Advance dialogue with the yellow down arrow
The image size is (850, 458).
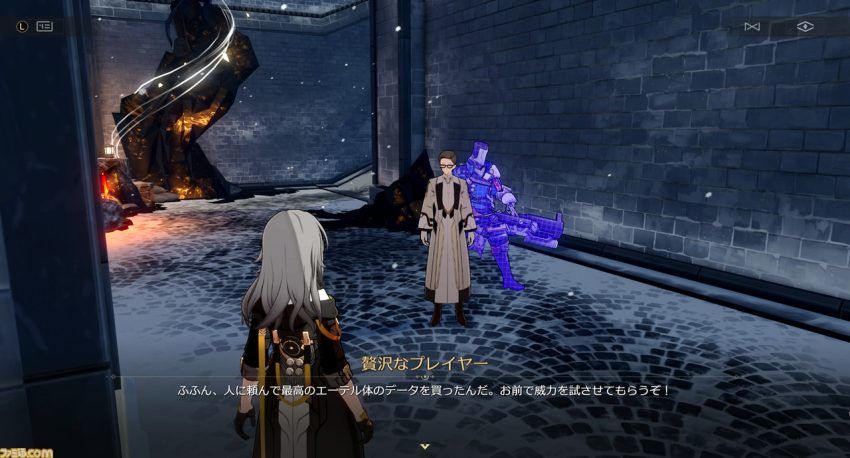(425, 446)
